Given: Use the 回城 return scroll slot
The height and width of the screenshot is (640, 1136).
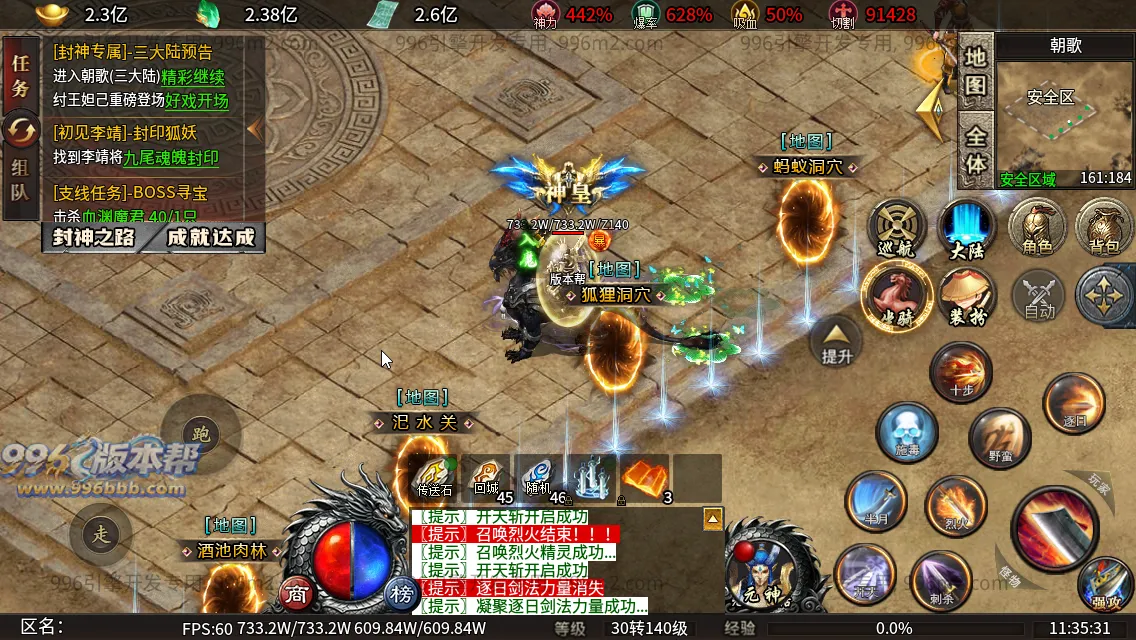Looking at the screenshot, I should pyautogui.click(x=487, y=478).
